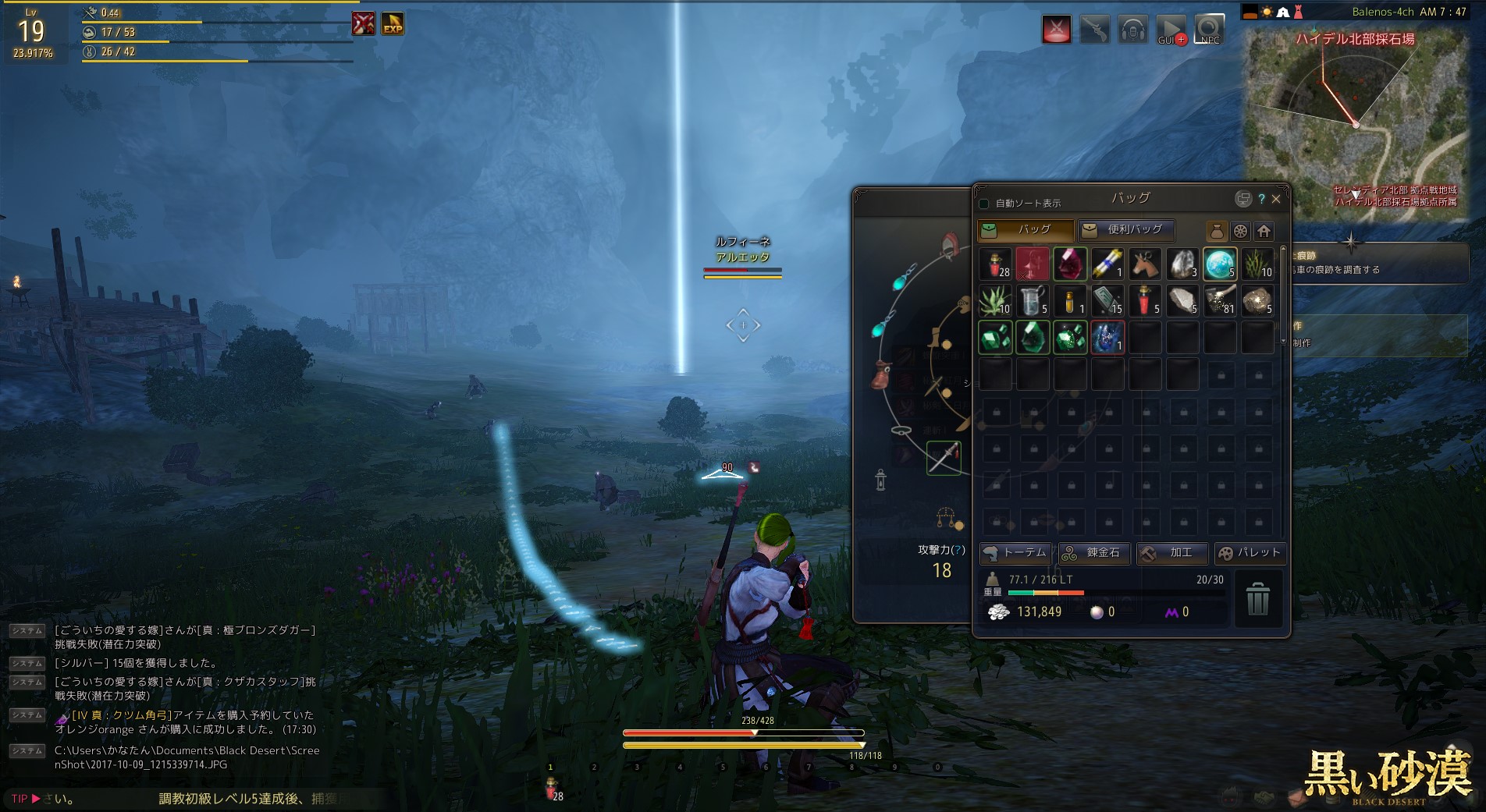The height and width of the screenshot is (812, 1486).
Task: Select the horse emblem item in bag
Action: 1145,264
